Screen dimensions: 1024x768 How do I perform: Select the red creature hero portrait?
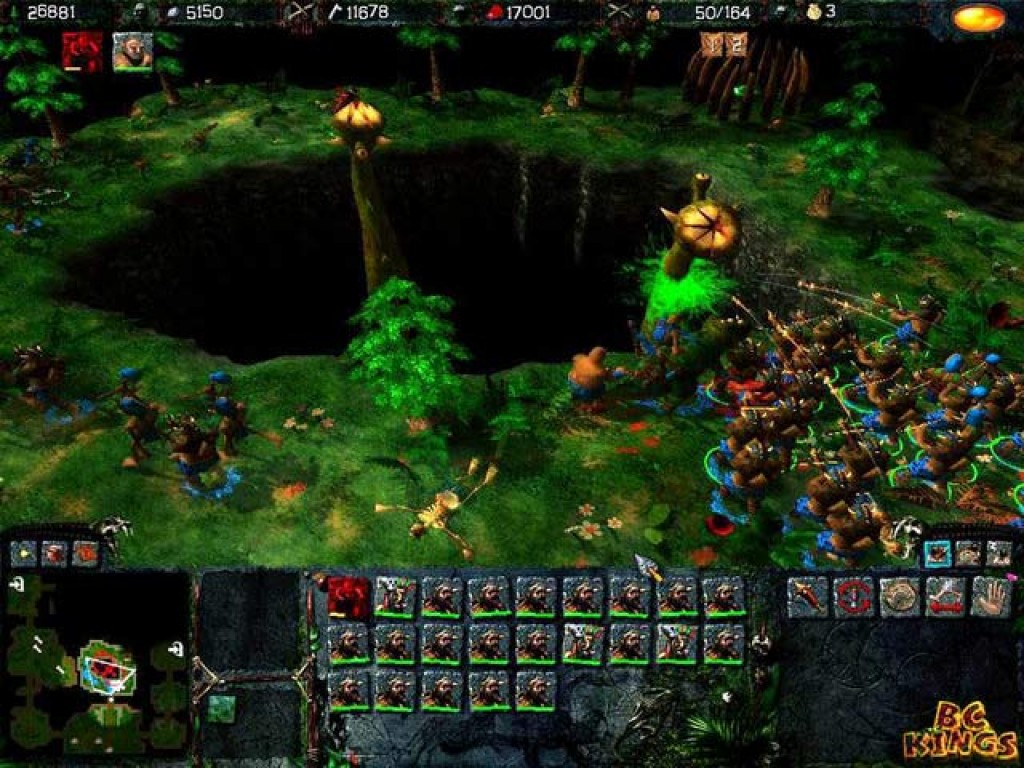click(81, 51)
